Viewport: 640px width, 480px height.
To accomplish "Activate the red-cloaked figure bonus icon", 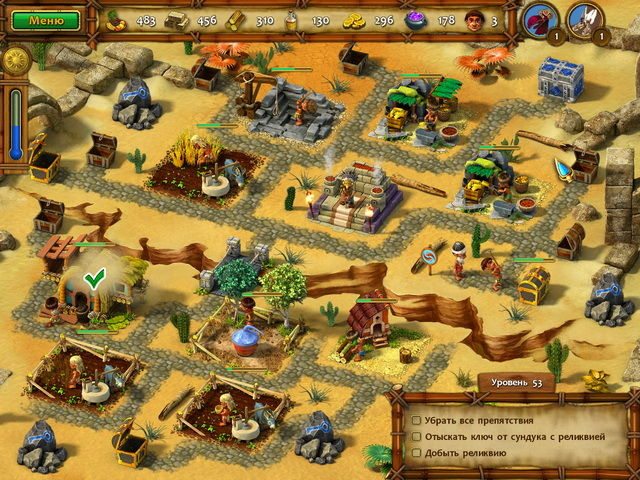I will point(541,19).
